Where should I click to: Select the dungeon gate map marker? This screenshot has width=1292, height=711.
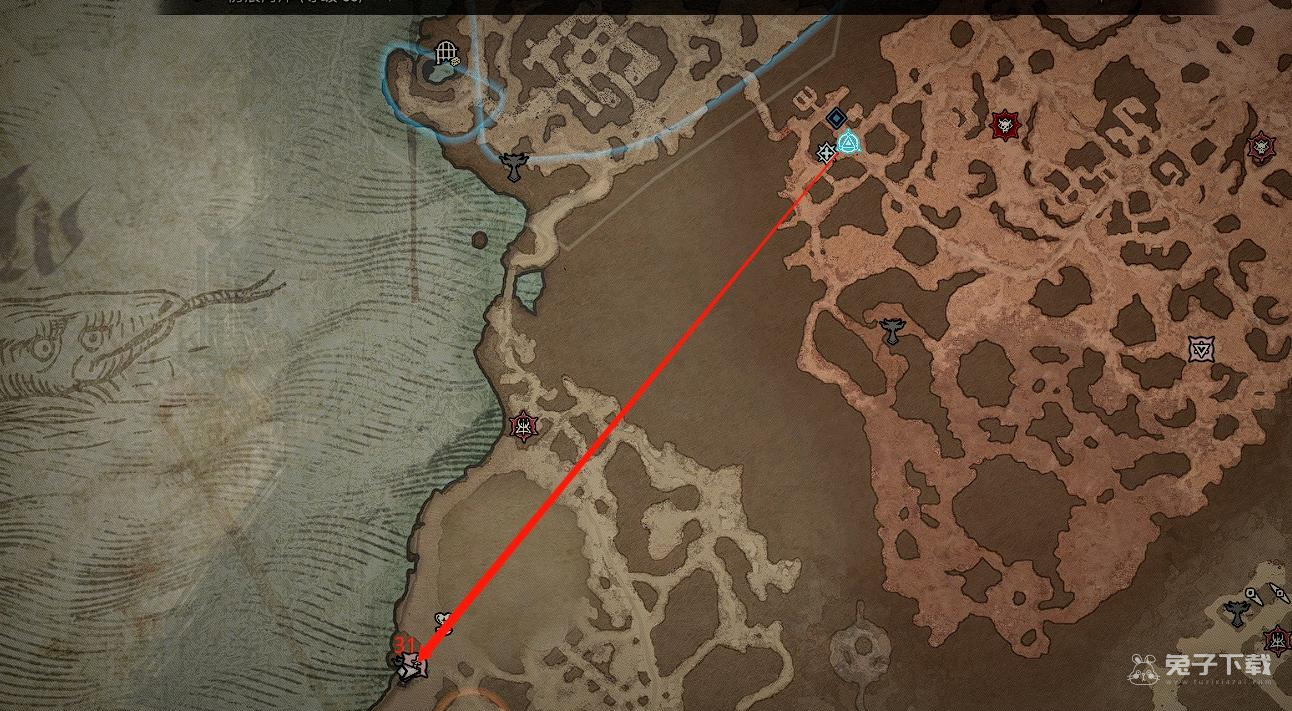[x=446, y=50]
